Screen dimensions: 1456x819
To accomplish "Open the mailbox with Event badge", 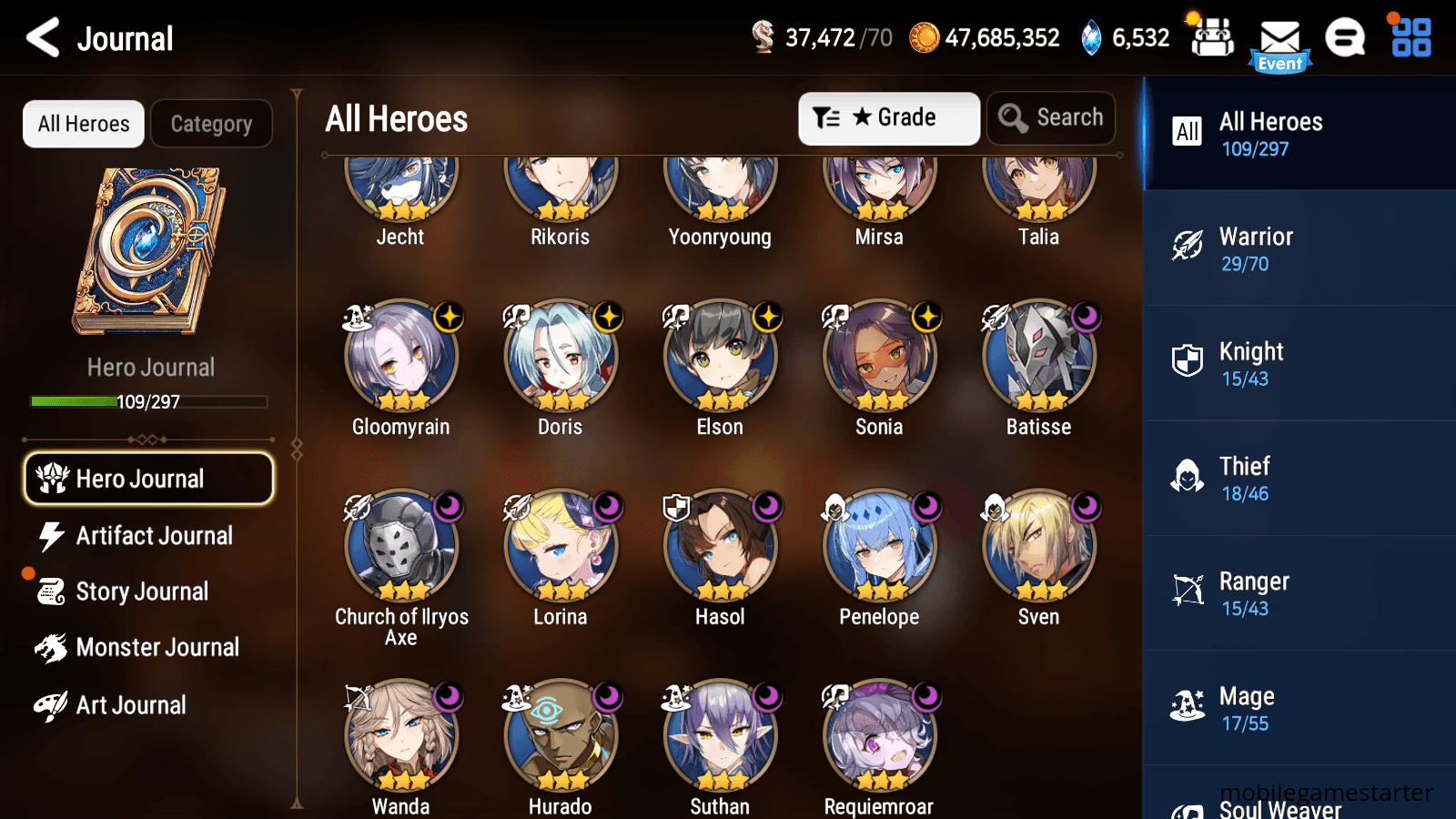I will 1281,38.
